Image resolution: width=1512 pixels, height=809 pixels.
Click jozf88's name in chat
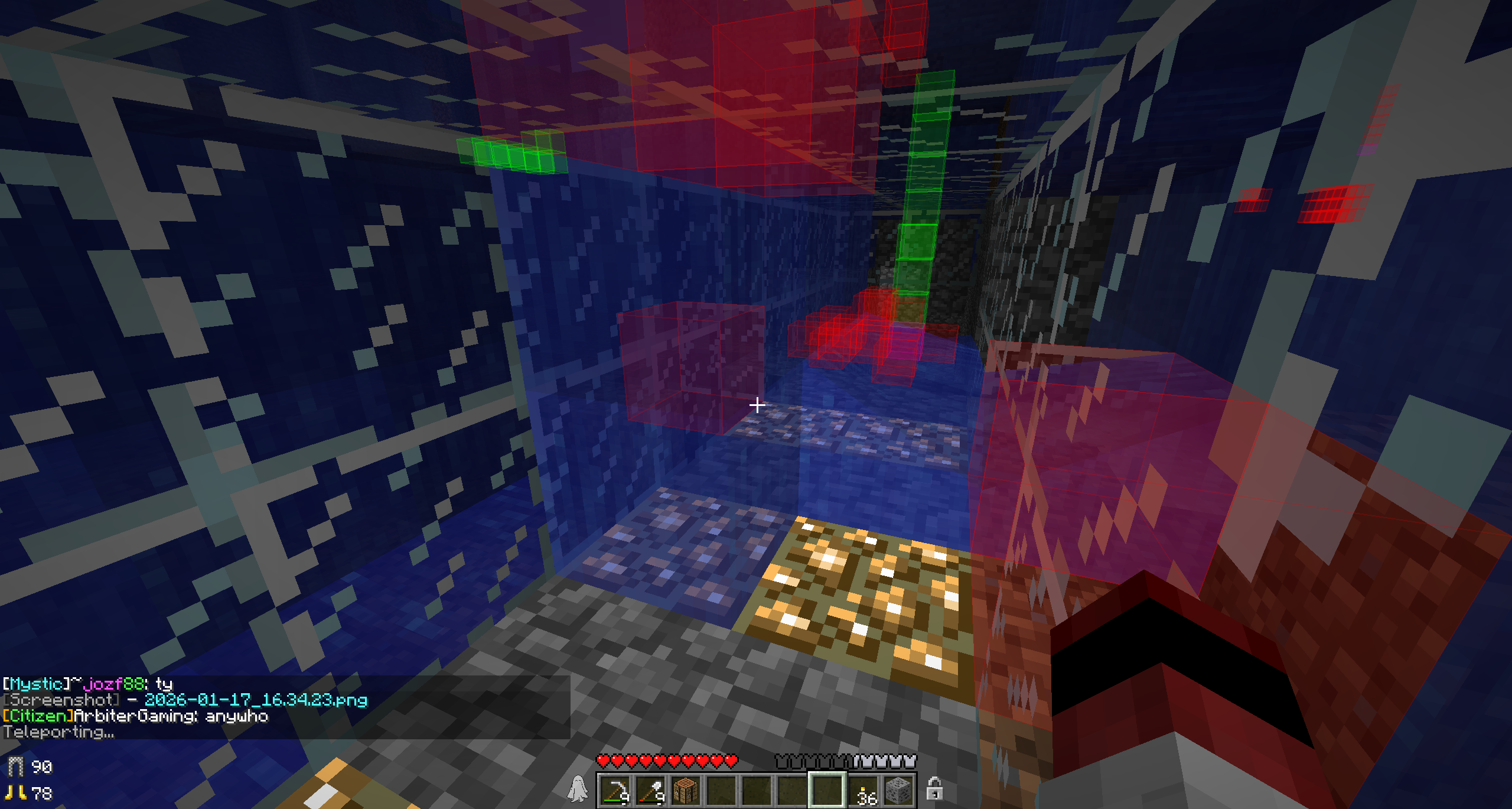pos(114,684)
